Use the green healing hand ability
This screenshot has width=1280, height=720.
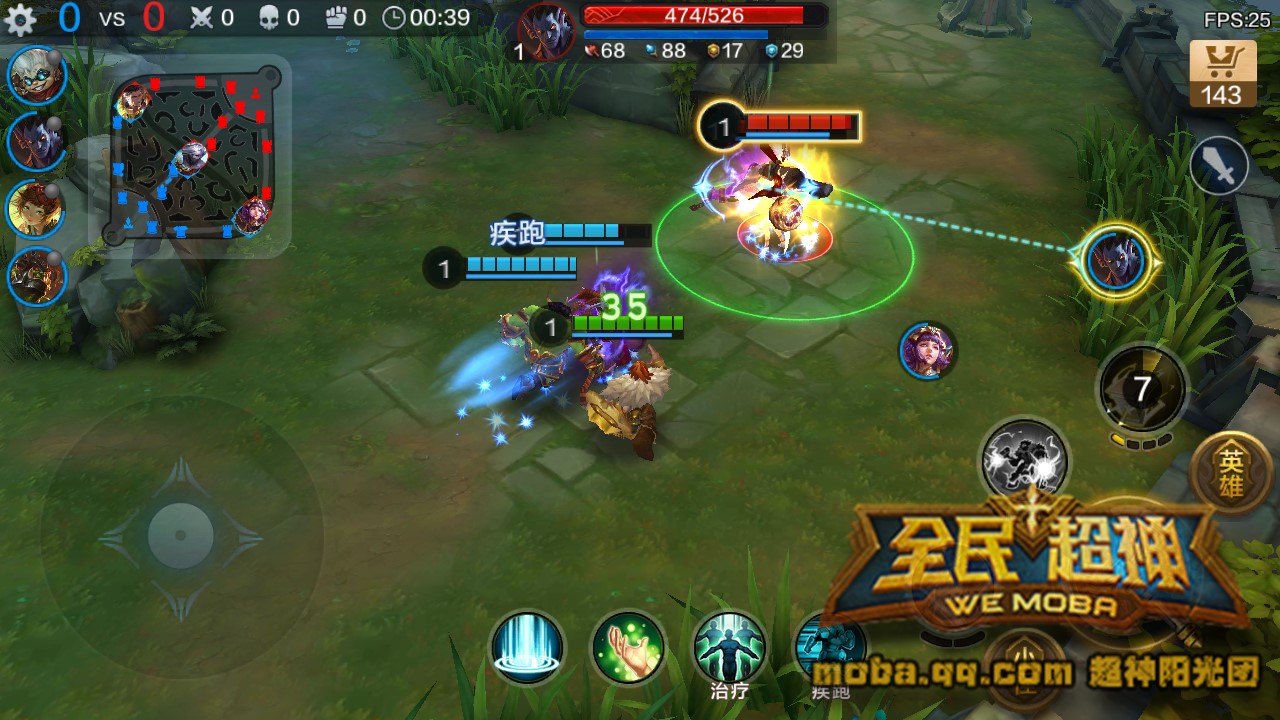(x=629, y=650)
